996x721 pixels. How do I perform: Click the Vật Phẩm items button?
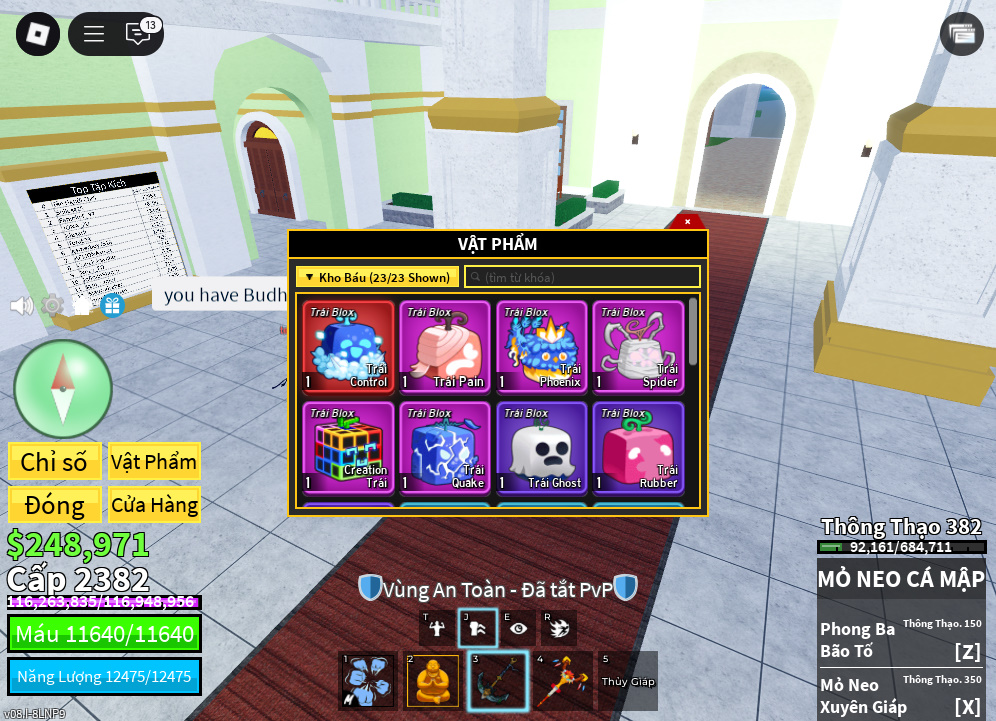tap(154, 462)
